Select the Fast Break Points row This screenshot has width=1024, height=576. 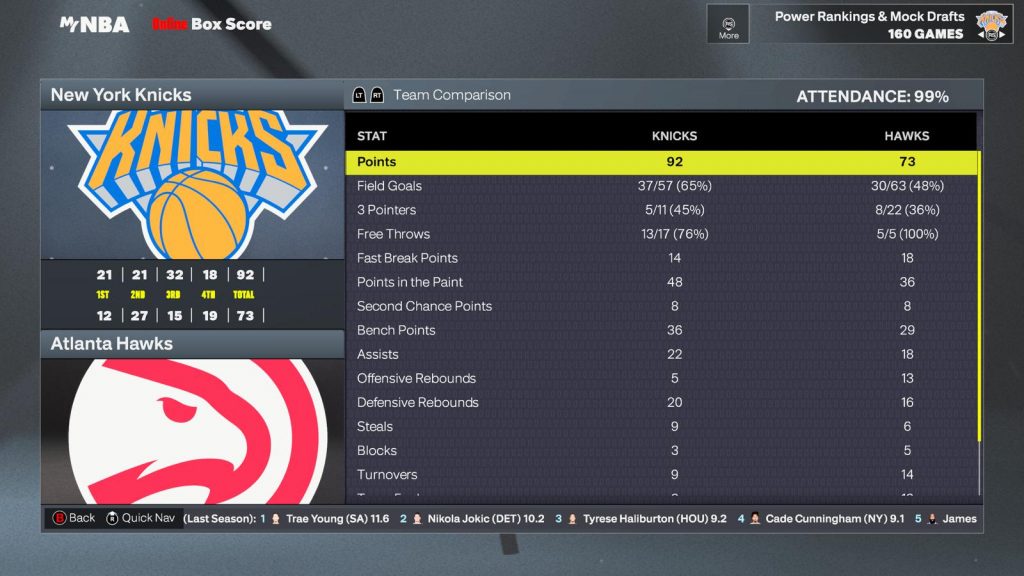coord(661,258)
